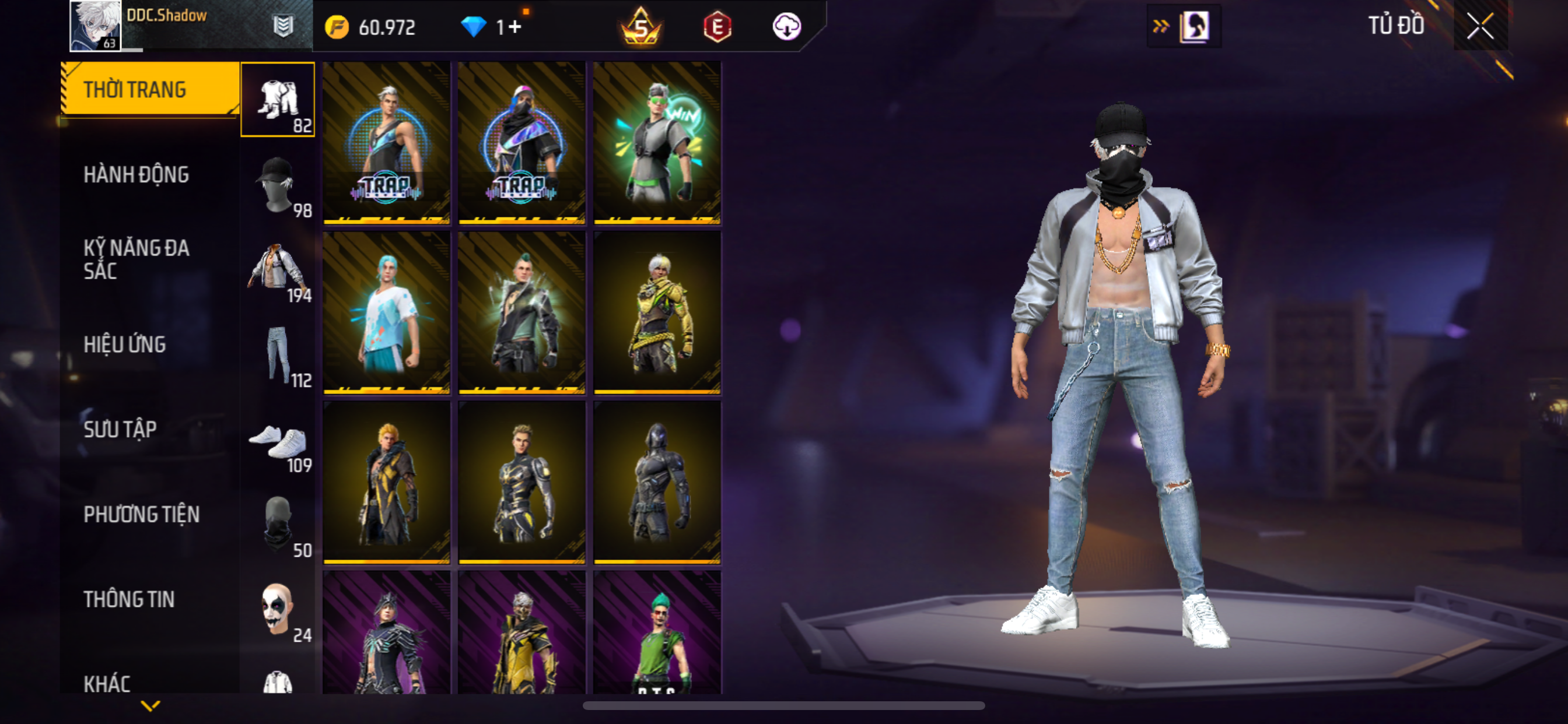Choose the white sneakers shoes subcategory
Image resolution: width=1568 pixels, height=724 pixels.
click(x=278, y=441)
